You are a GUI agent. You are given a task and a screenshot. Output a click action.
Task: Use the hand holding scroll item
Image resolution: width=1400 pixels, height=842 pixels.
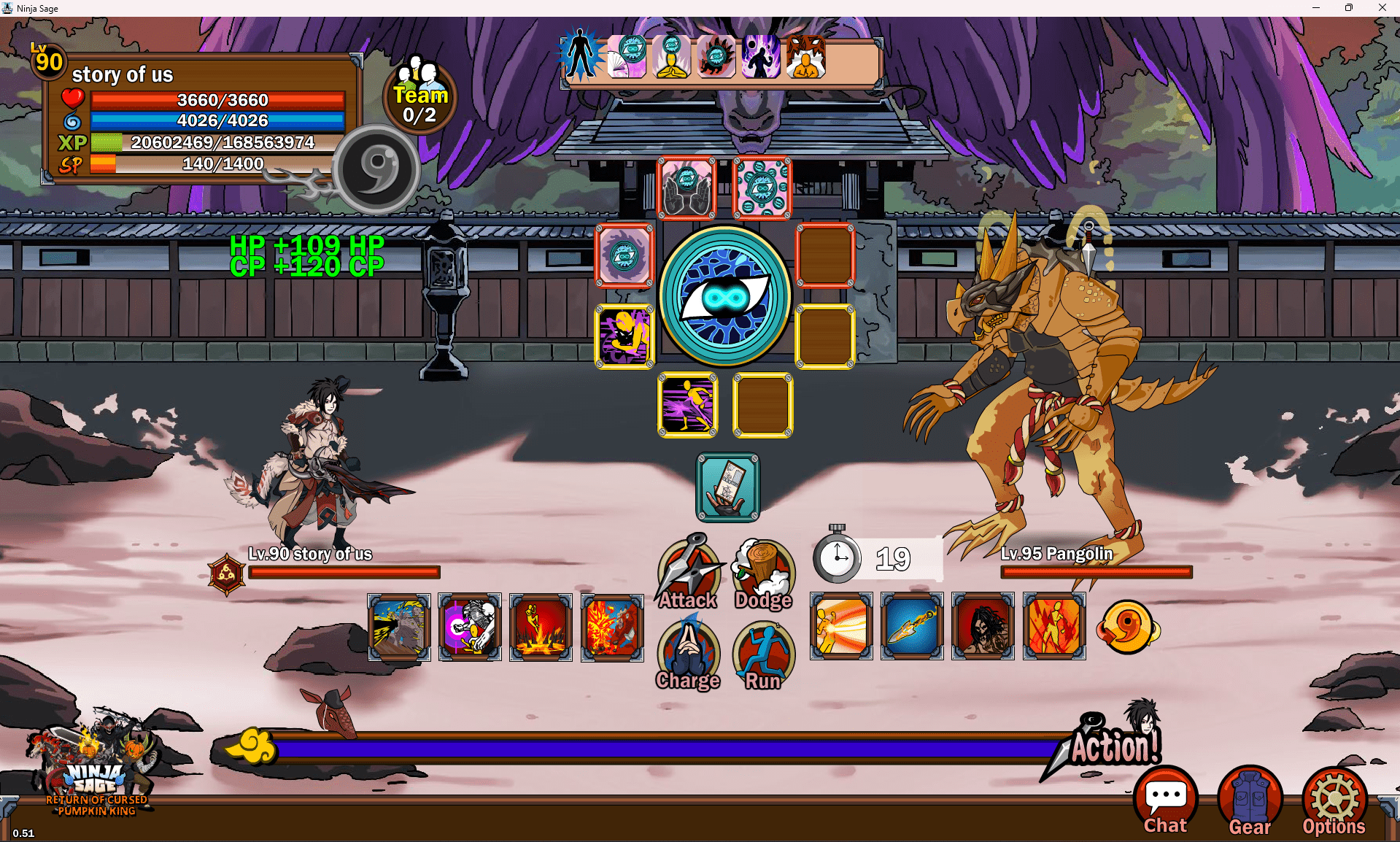pyautogui.click(x=727, y=487)
